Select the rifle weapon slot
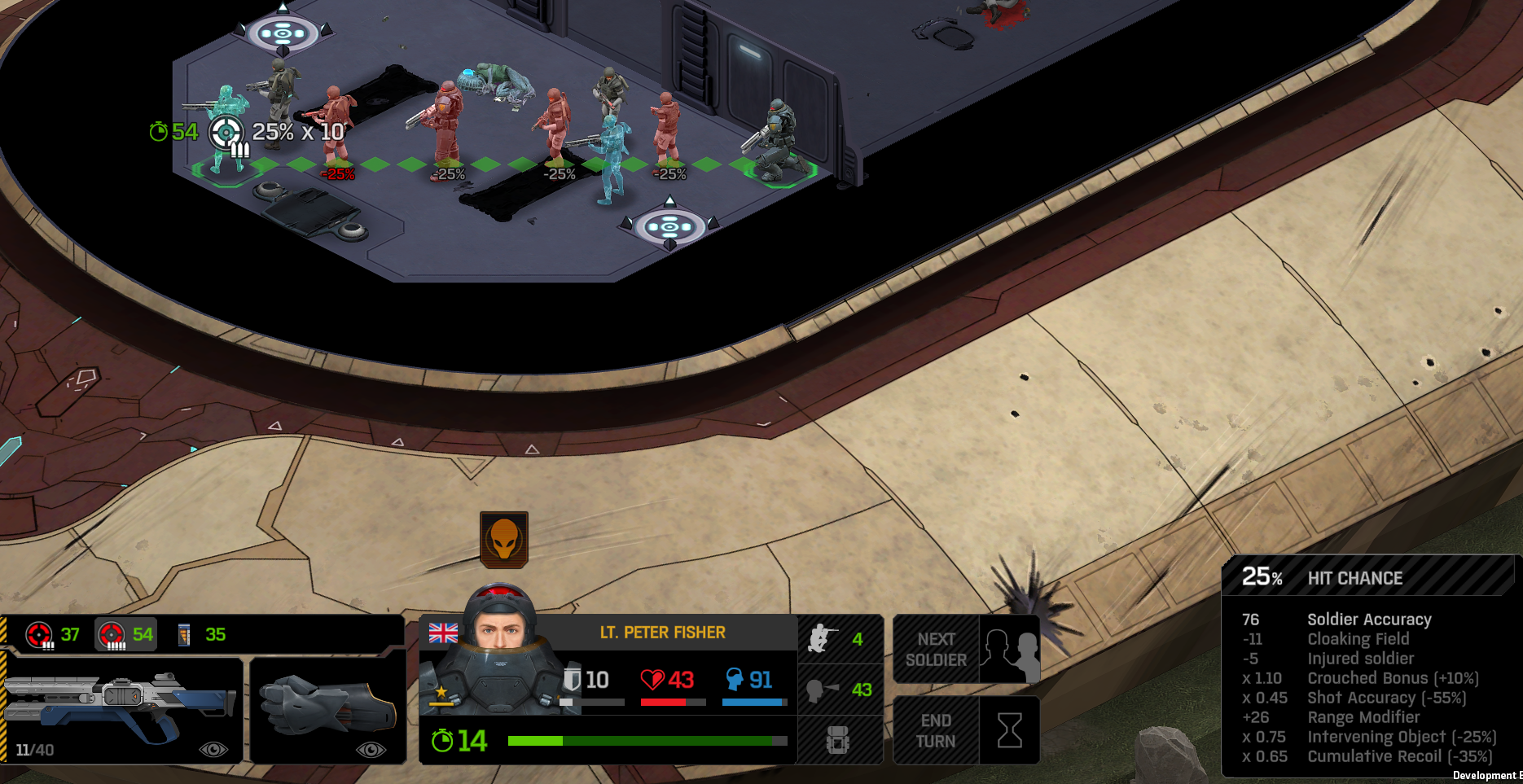This screenshot has height=784, width=1523. (122, 708)
